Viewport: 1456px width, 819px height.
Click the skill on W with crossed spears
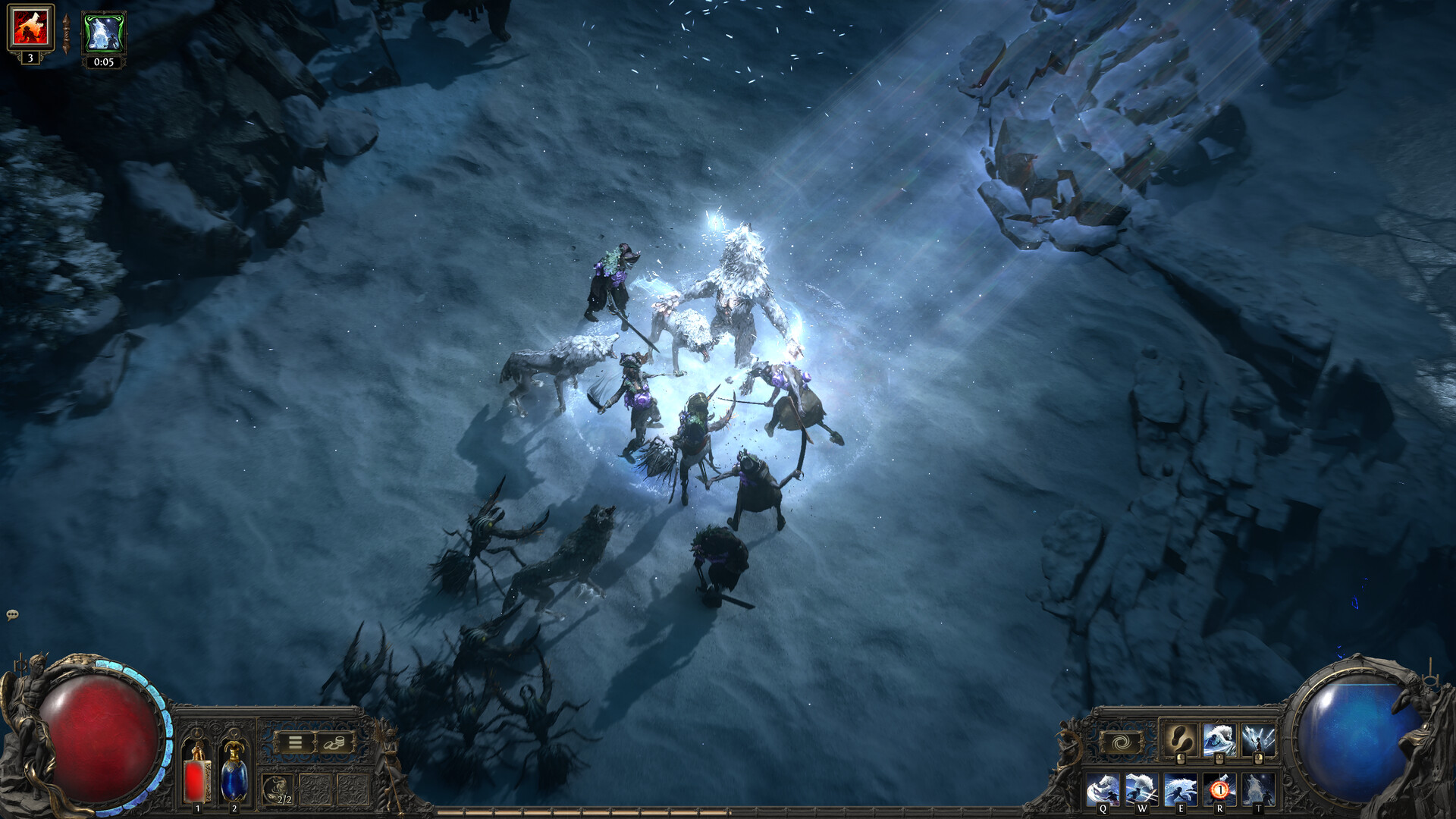[x=1141, y=787]
